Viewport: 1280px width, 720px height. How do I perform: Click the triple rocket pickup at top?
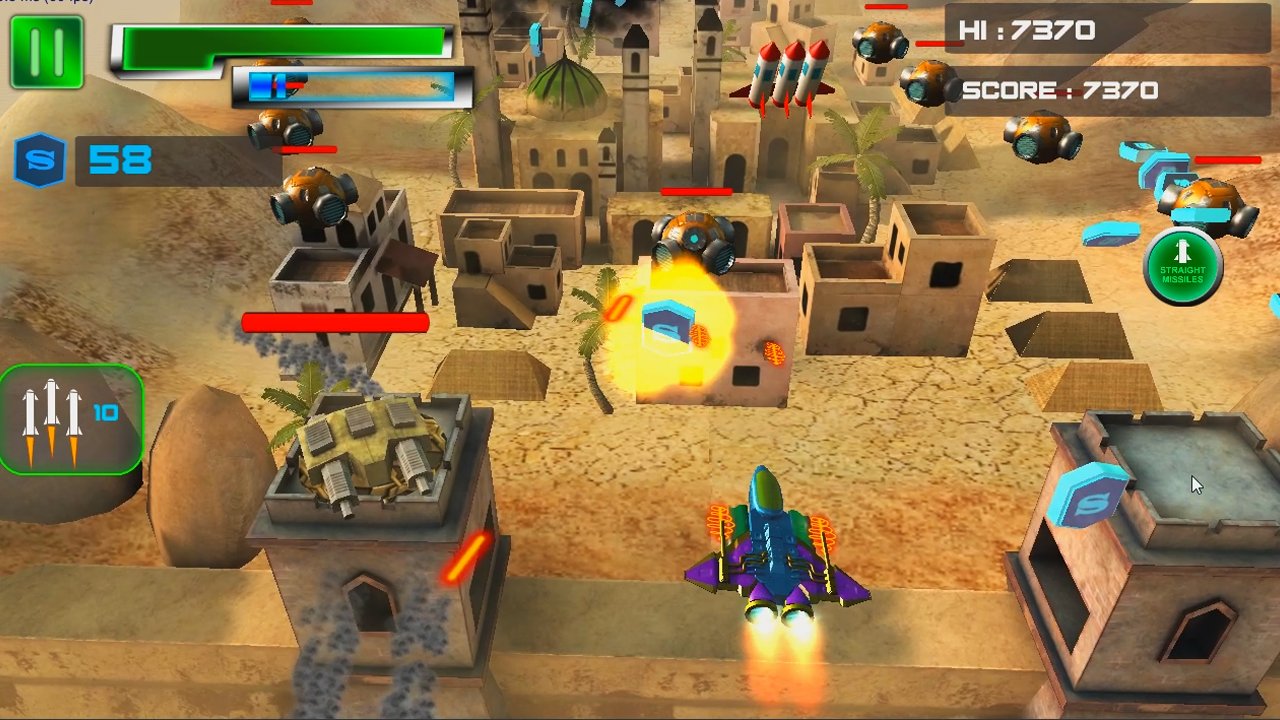click(790, 70)
